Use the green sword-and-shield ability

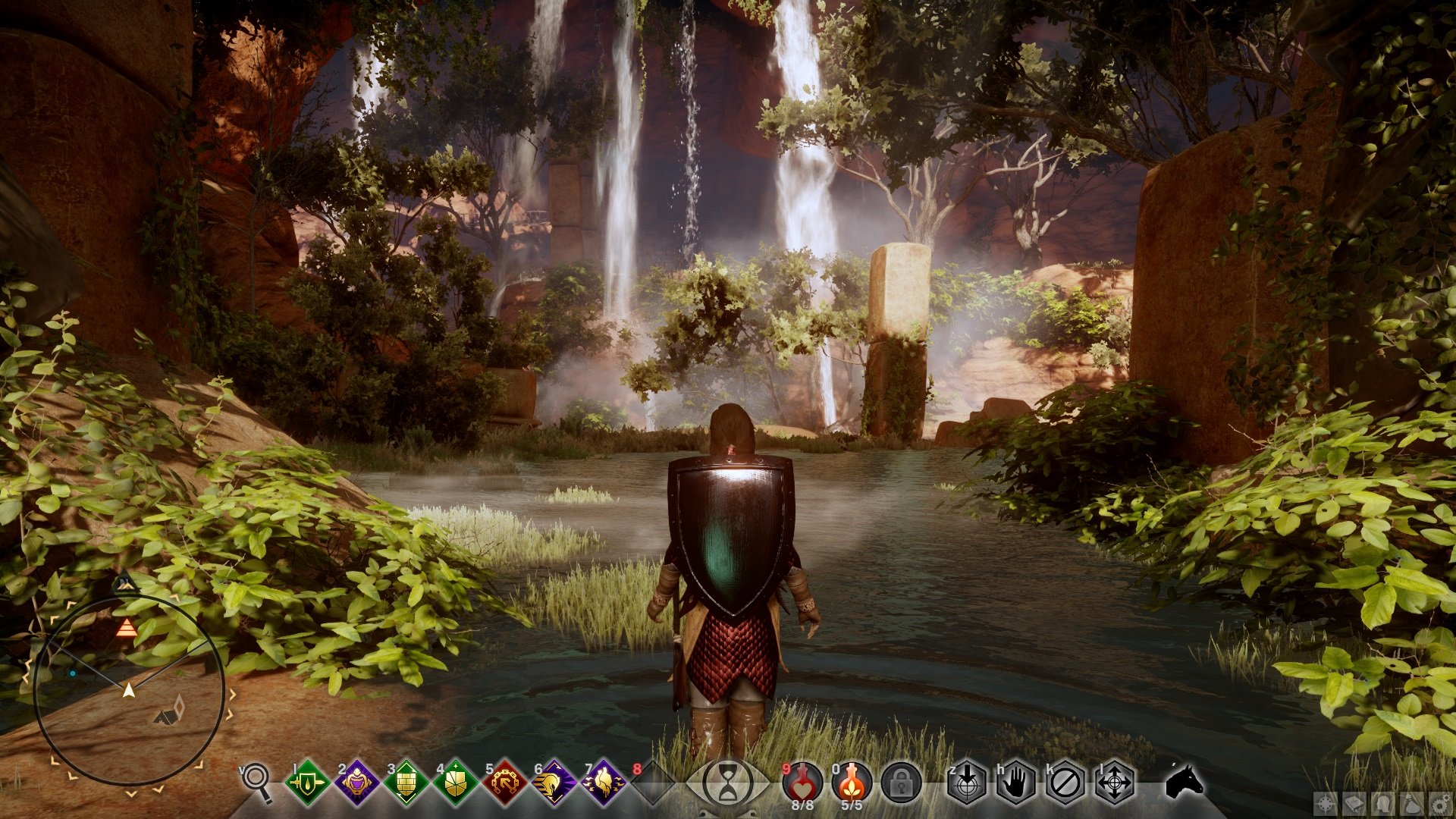point(307,782)
